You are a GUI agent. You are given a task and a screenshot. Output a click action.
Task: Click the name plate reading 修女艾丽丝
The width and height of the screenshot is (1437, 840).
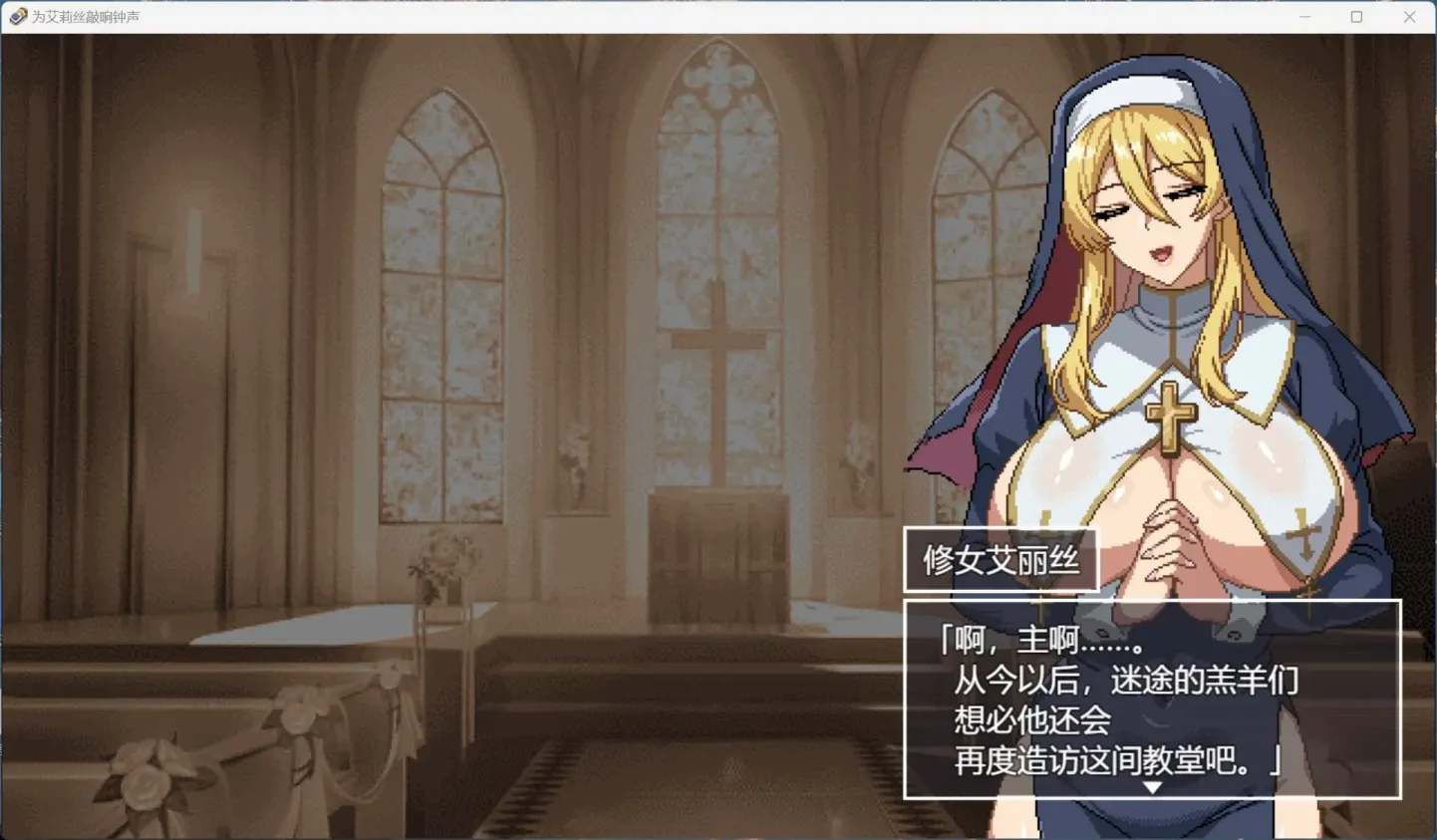point(1000,559)
